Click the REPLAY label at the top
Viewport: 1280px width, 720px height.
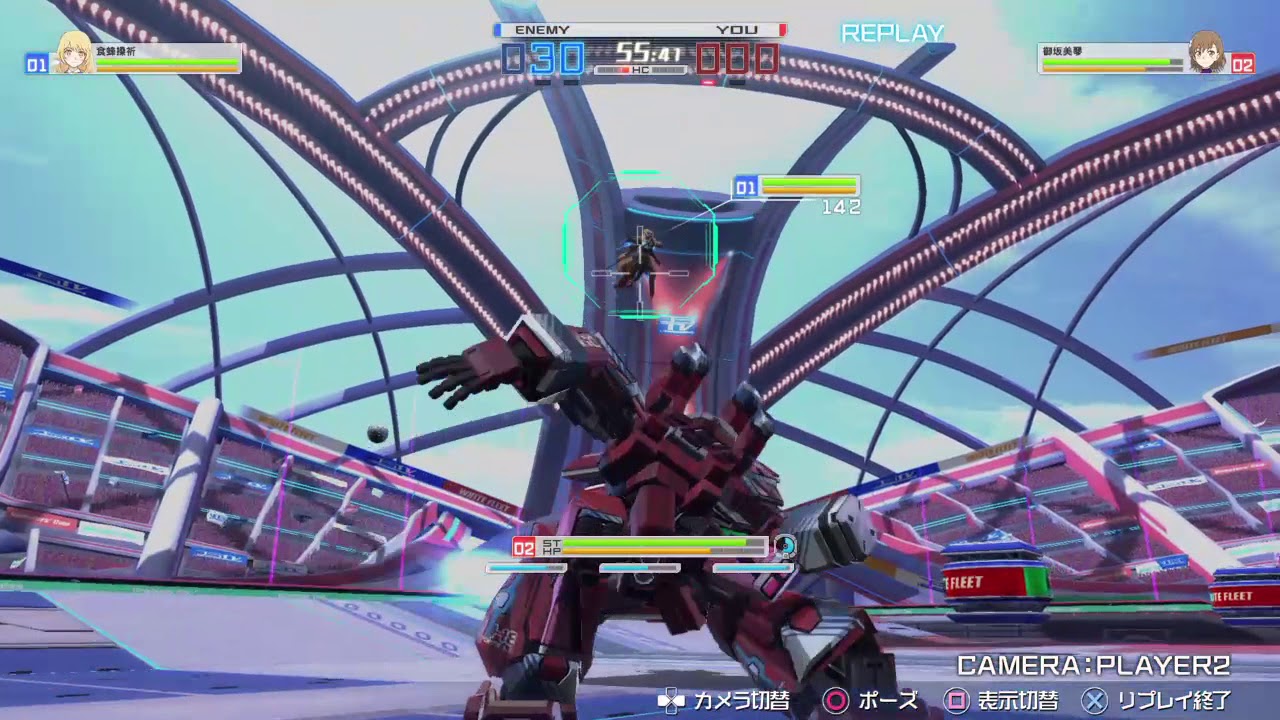tap(893, 33)
